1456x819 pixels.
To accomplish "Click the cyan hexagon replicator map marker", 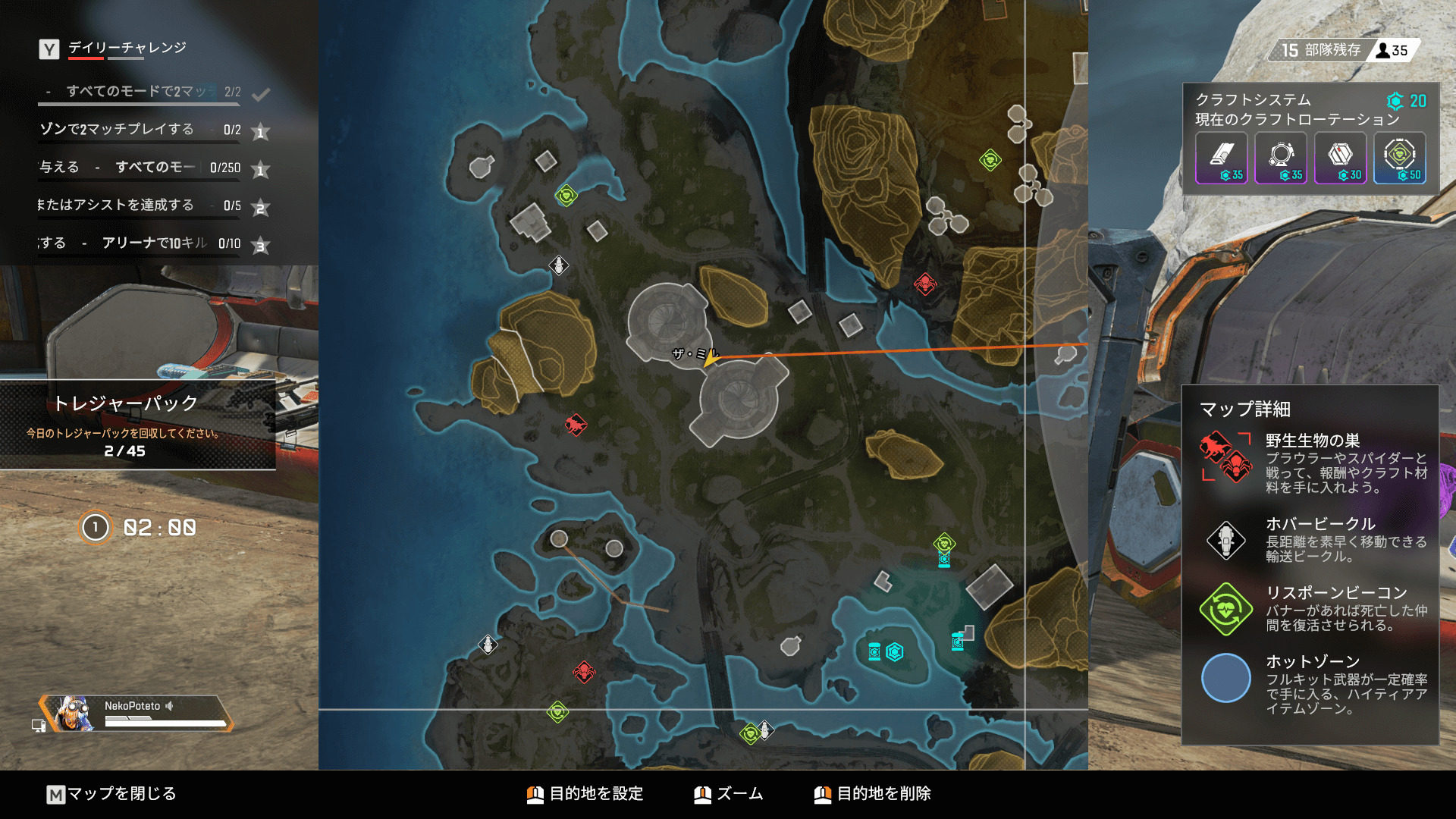I will 895,651.
